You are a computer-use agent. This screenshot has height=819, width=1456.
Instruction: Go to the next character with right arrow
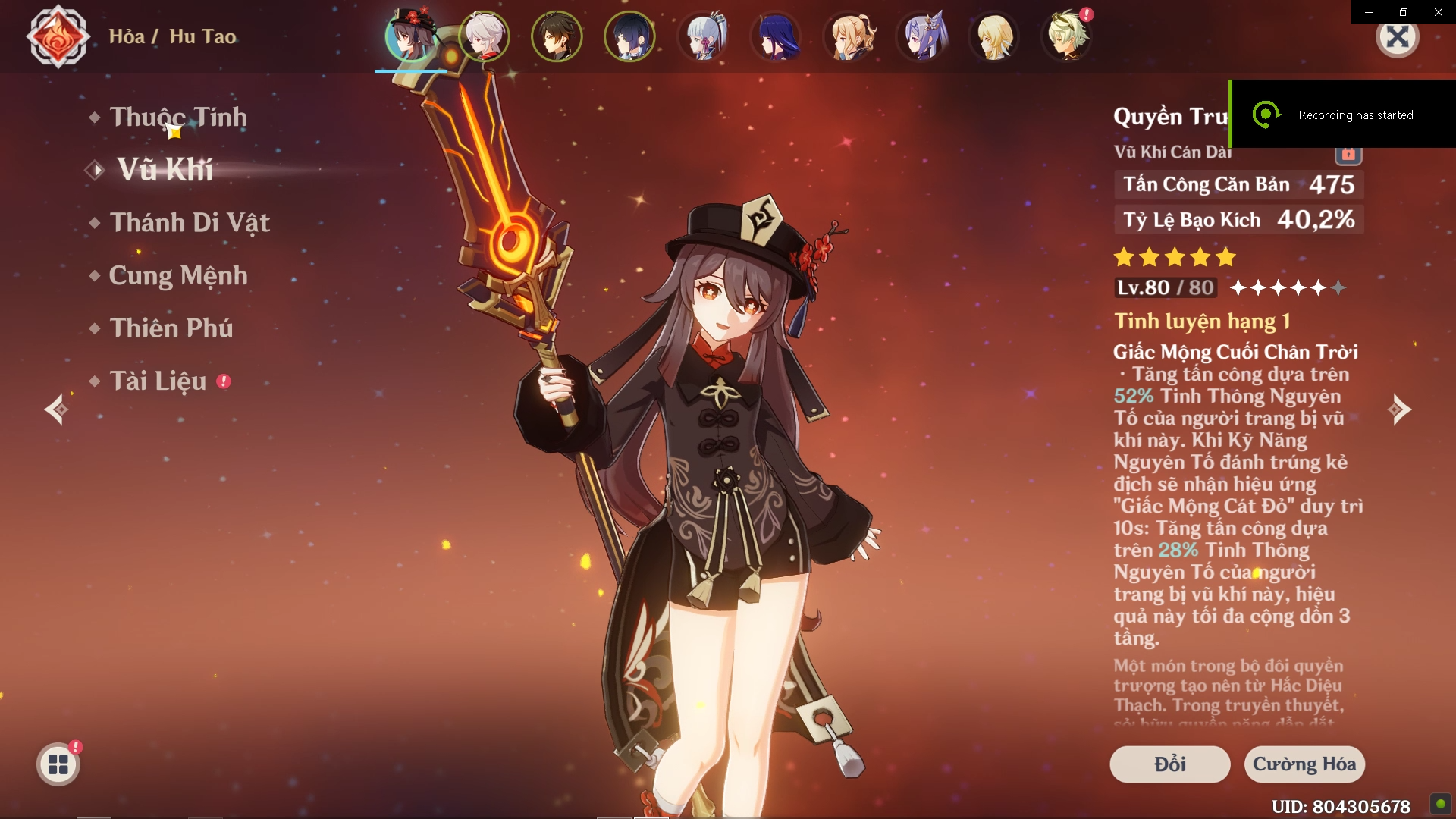[1399, 410]
